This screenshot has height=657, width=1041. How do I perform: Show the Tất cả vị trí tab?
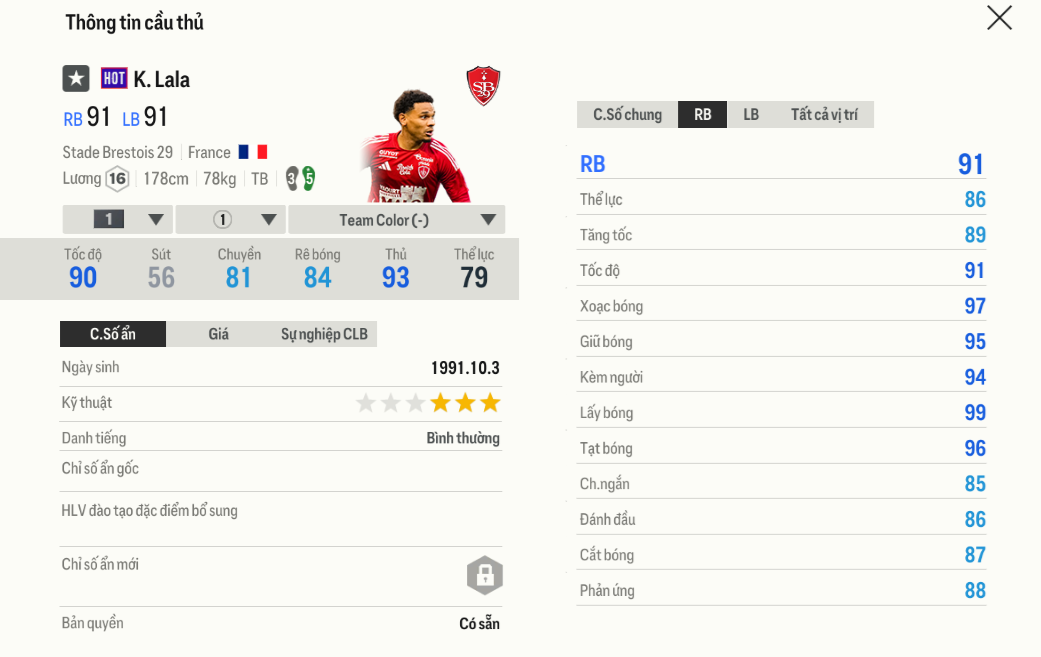click(824, 115)
